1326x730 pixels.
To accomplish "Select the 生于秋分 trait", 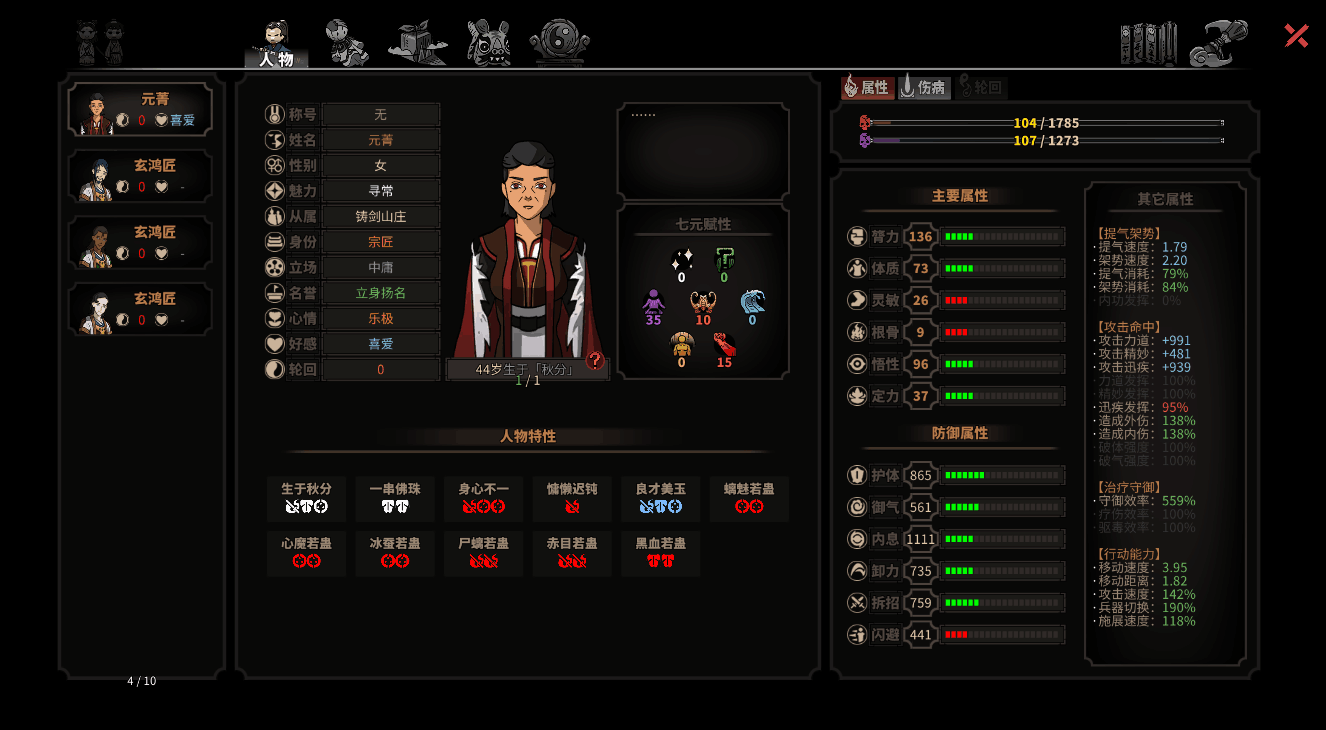I will coord(306,498).
